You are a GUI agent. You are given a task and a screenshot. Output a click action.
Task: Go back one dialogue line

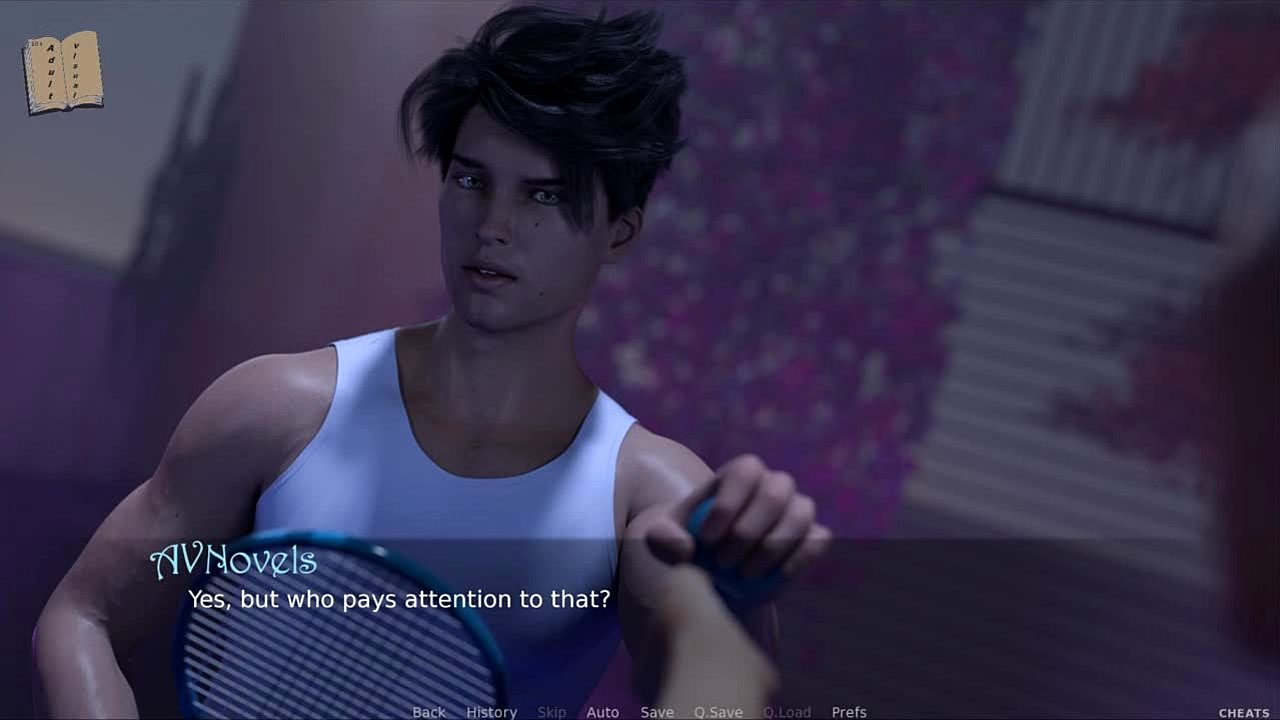coord(429,712)
